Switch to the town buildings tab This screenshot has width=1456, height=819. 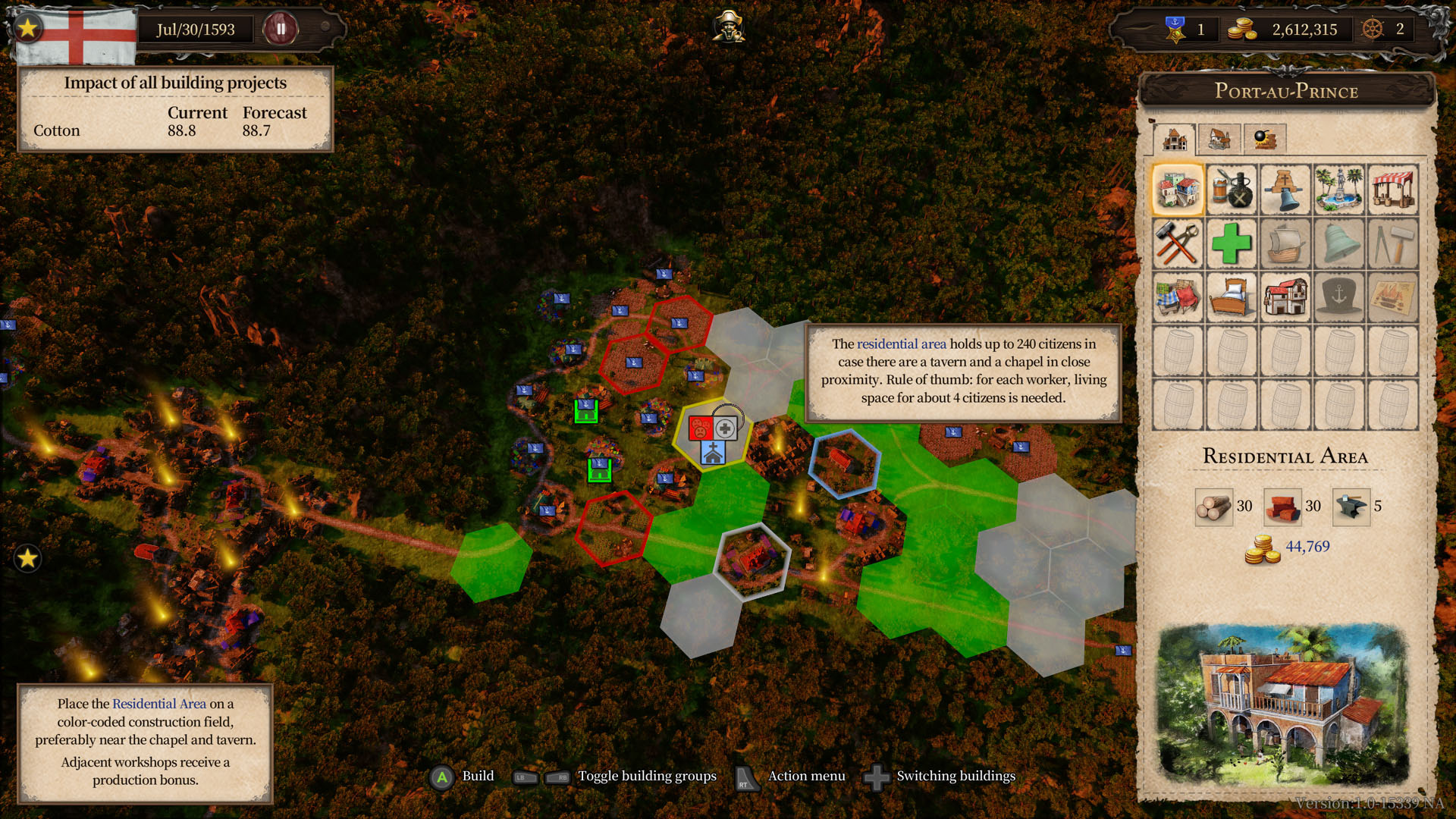(x=1175, y=140)
